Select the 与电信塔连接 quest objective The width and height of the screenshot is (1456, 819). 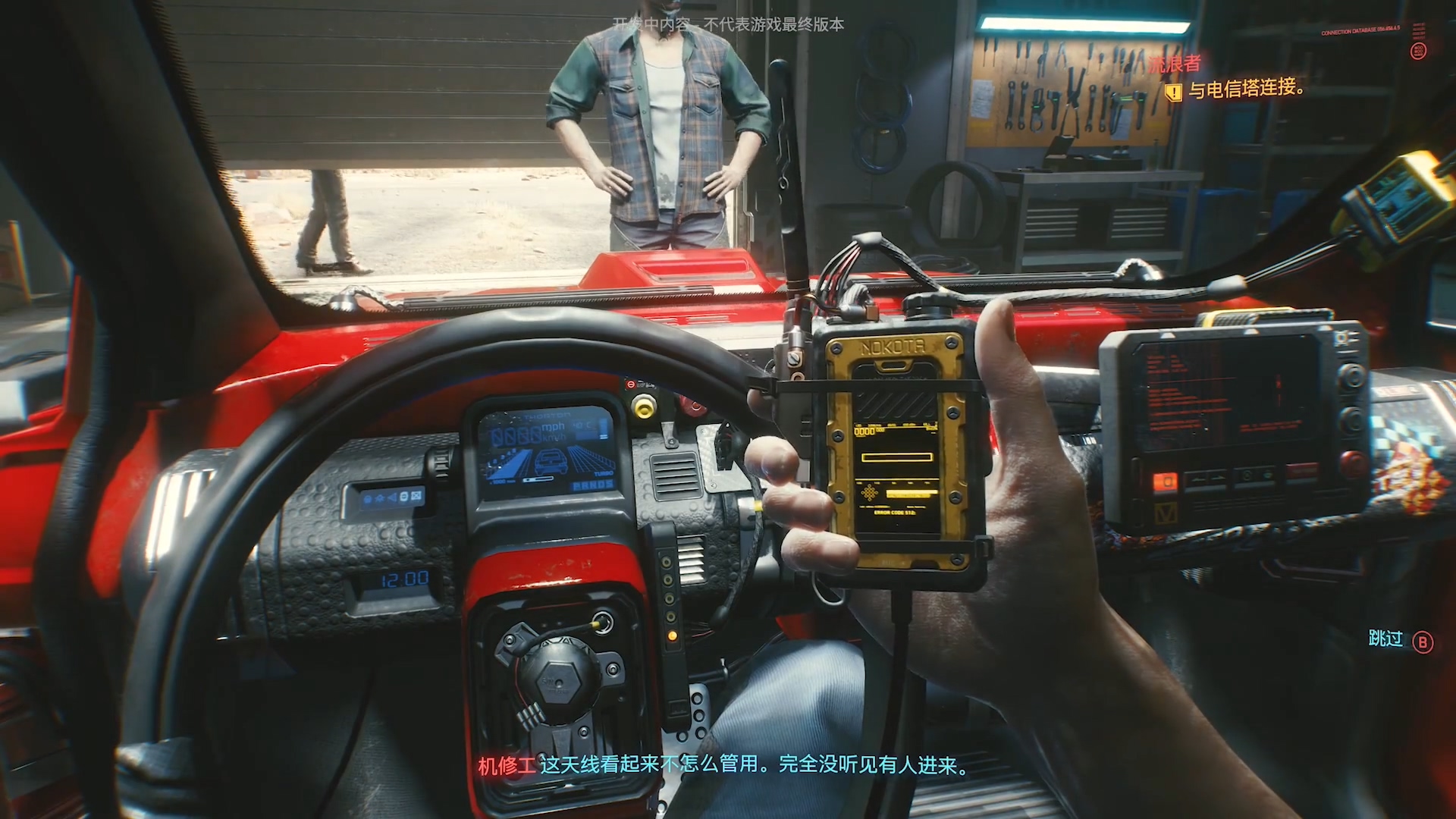[1245, 89]
